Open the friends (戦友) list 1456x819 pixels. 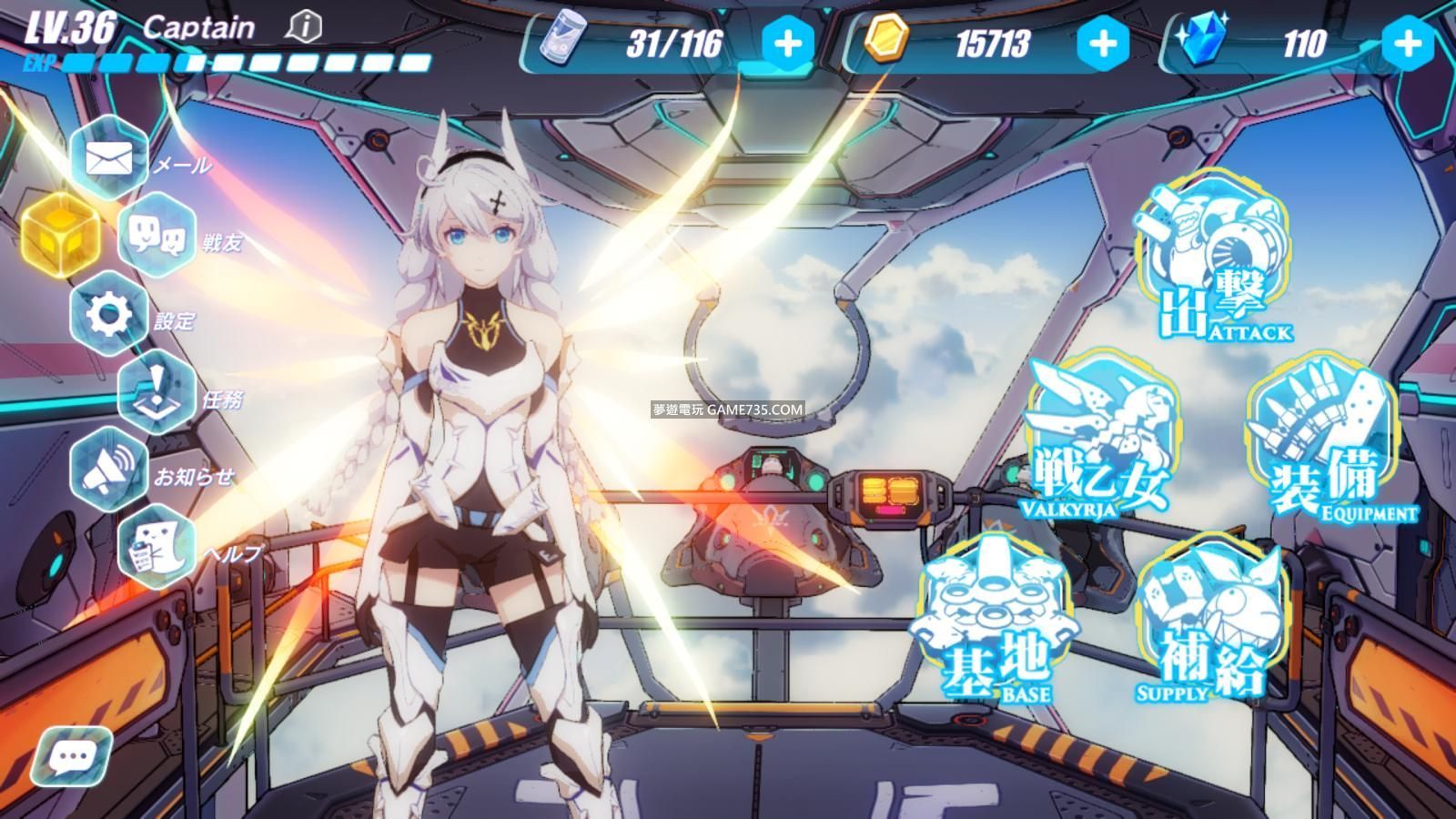click(157, 238)
